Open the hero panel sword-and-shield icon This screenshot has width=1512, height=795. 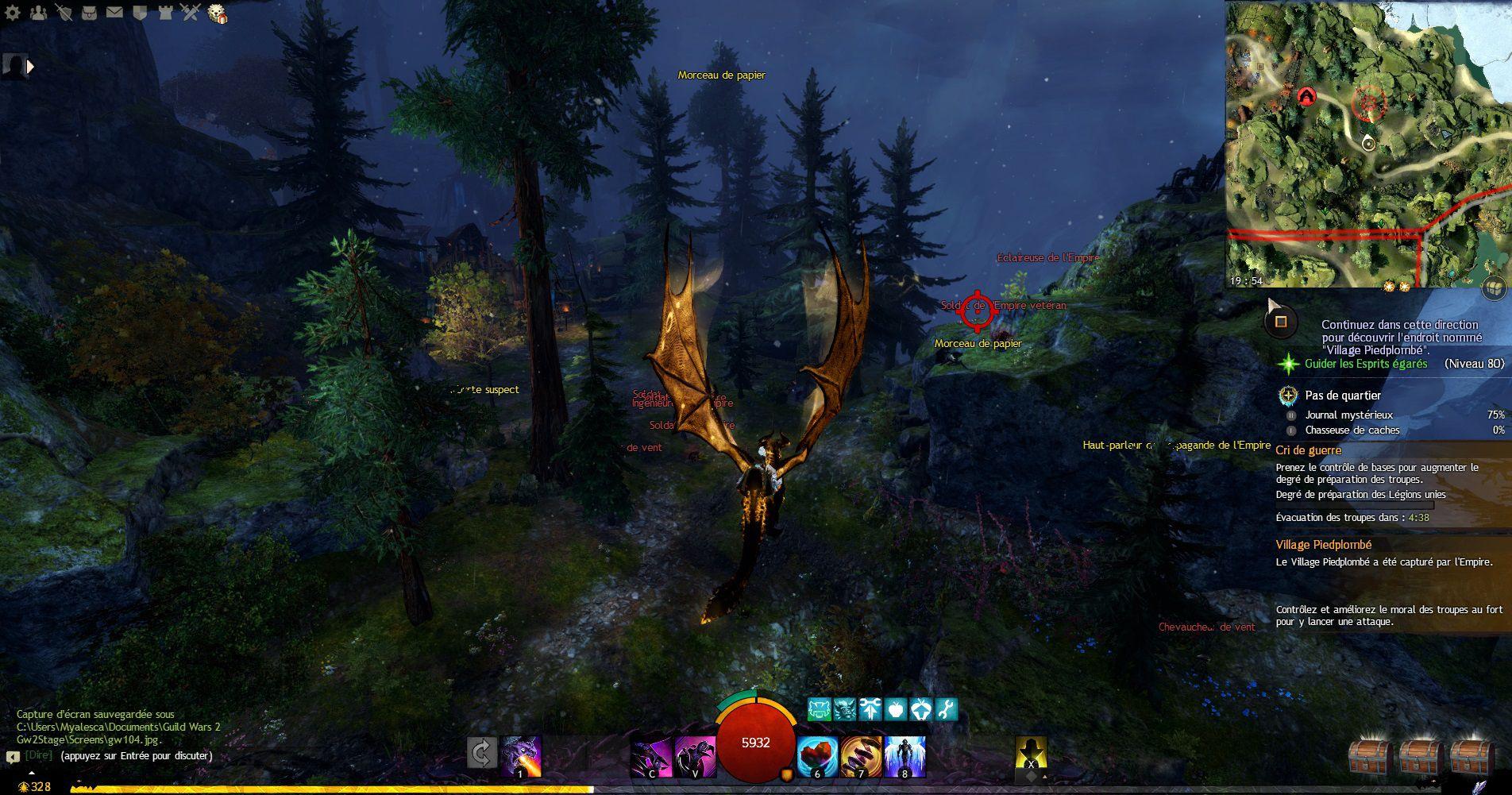tap(64, 12)
